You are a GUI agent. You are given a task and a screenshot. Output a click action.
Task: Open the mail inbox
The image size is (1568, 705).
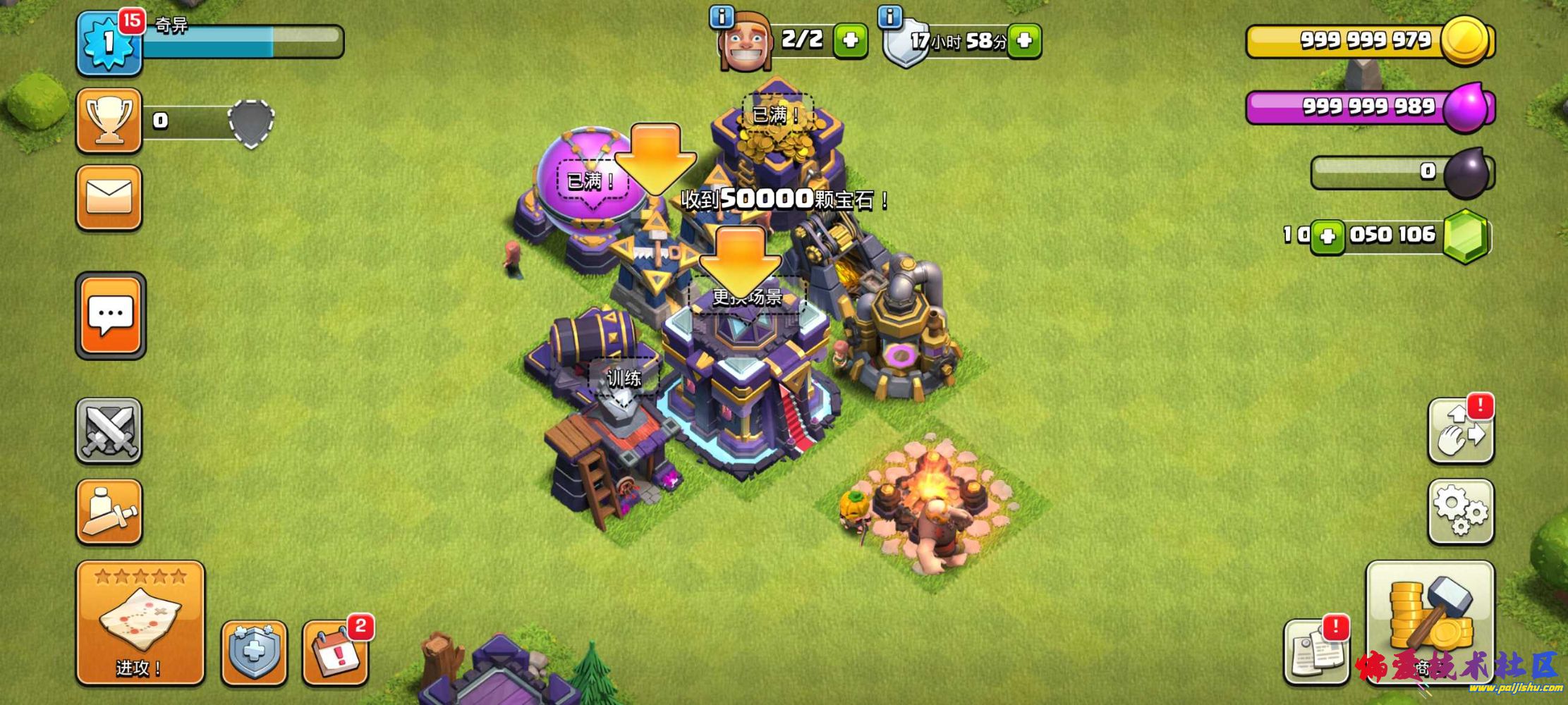click(x=109, y=197)
